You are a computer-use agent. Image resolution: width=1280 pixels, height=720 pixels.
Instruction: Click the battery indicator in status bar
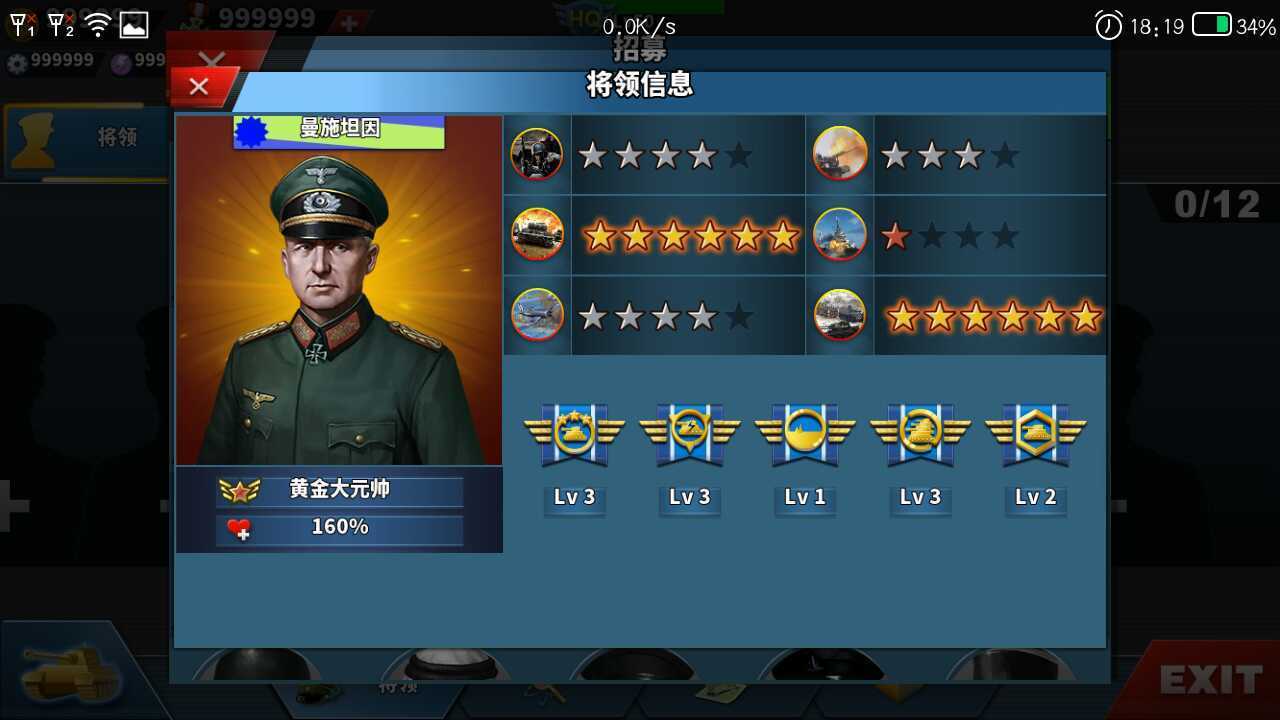point(1211,20)
